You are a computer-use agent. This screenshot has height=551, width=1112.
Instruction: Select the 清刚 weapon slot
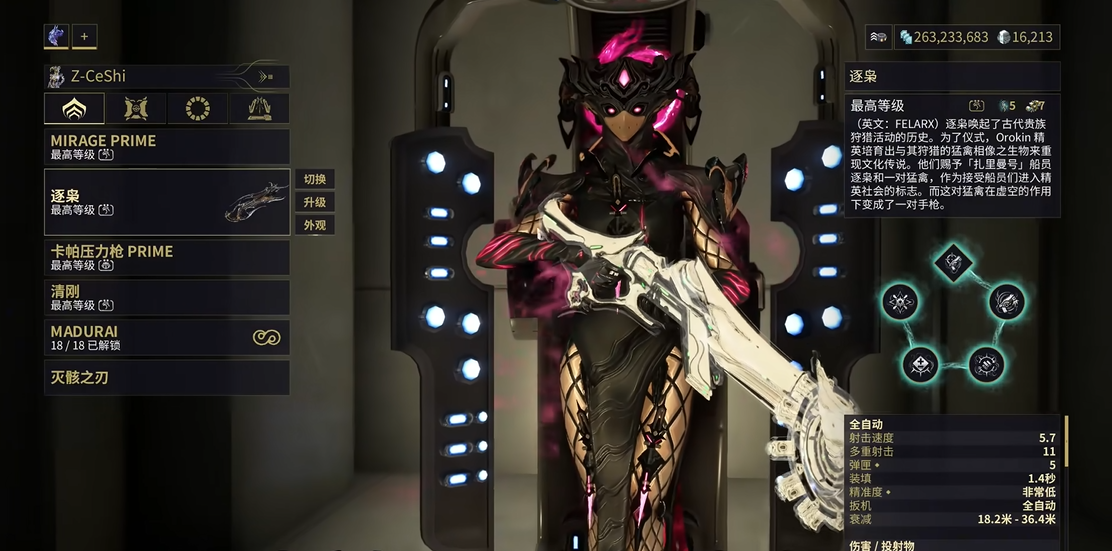point(166,297)
